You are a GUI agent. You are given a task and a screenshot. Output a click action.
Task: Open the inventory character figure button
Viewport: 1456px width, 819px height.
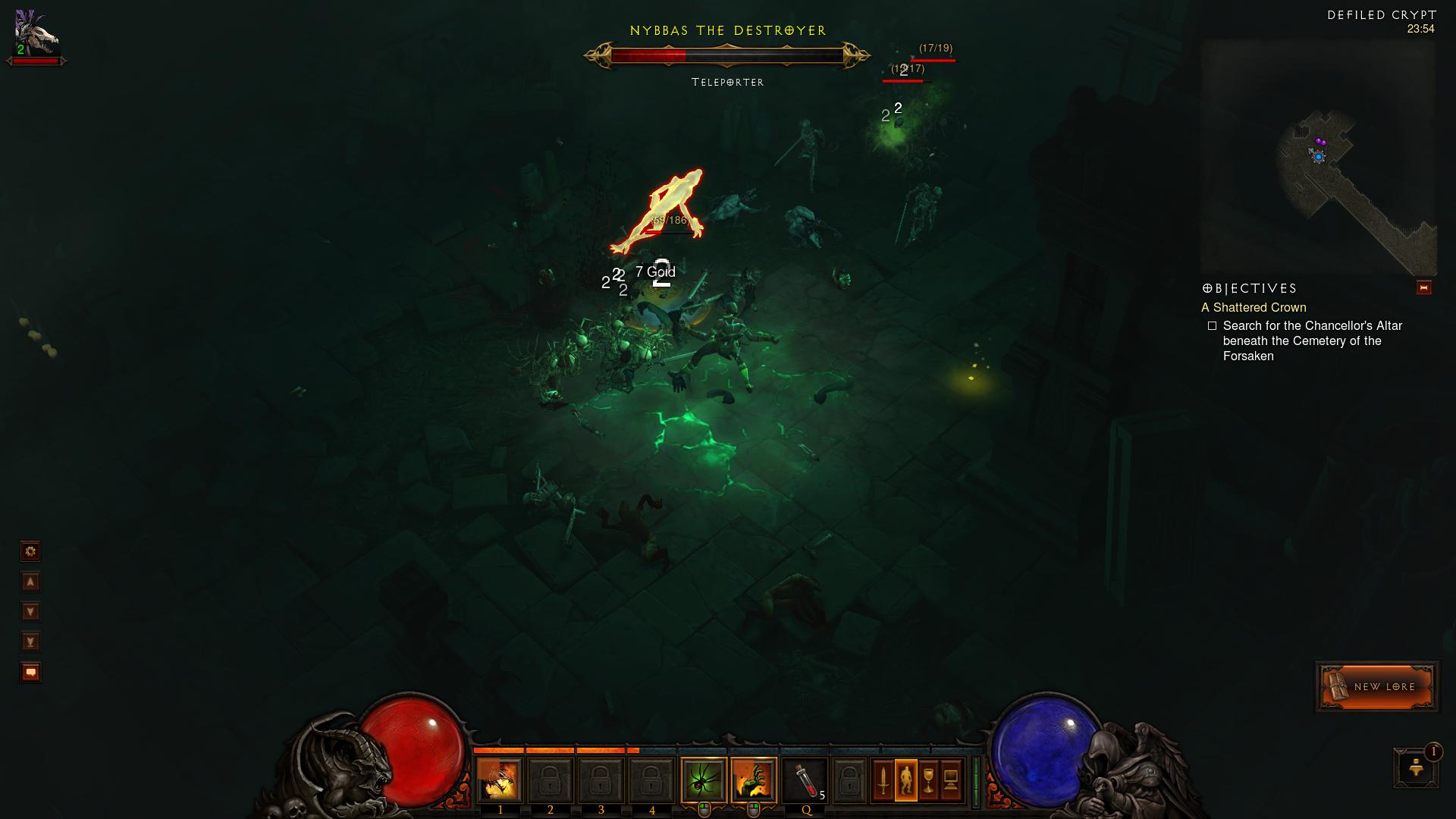(x=905, y=780)
